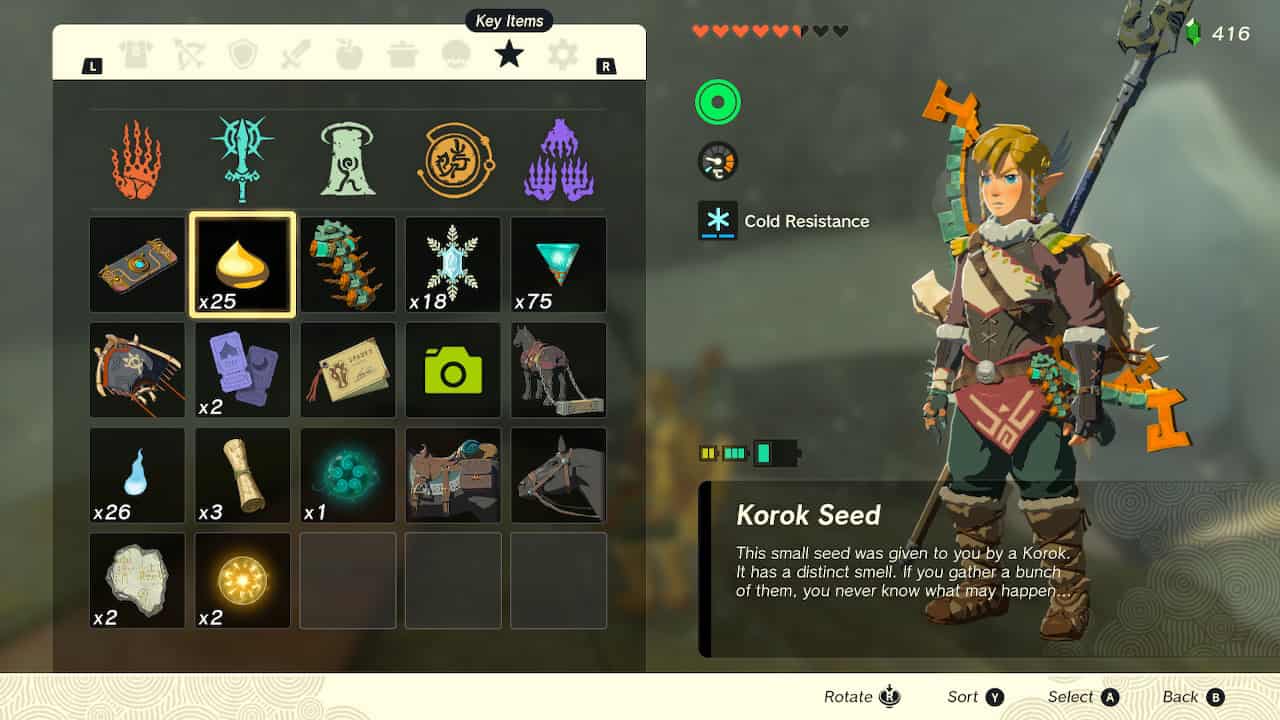Viewport: 1280px width, 720px height.
Task: Select the horse bridle item
Action: point(558,475)
